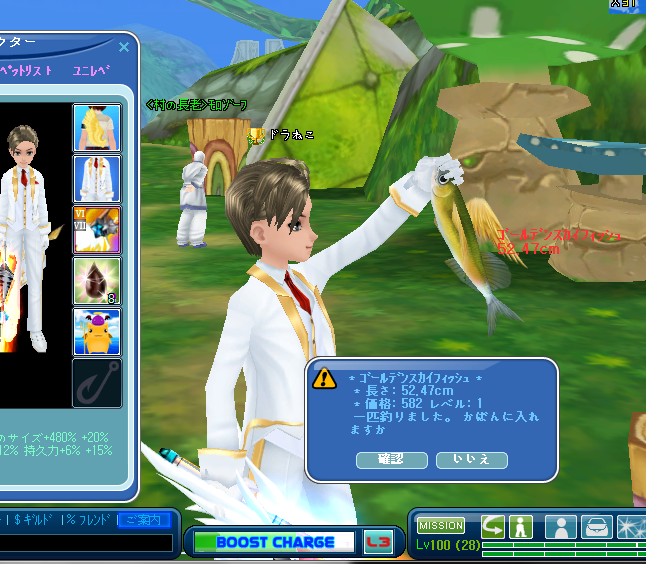Select the ご案内 chat tab

144,520
